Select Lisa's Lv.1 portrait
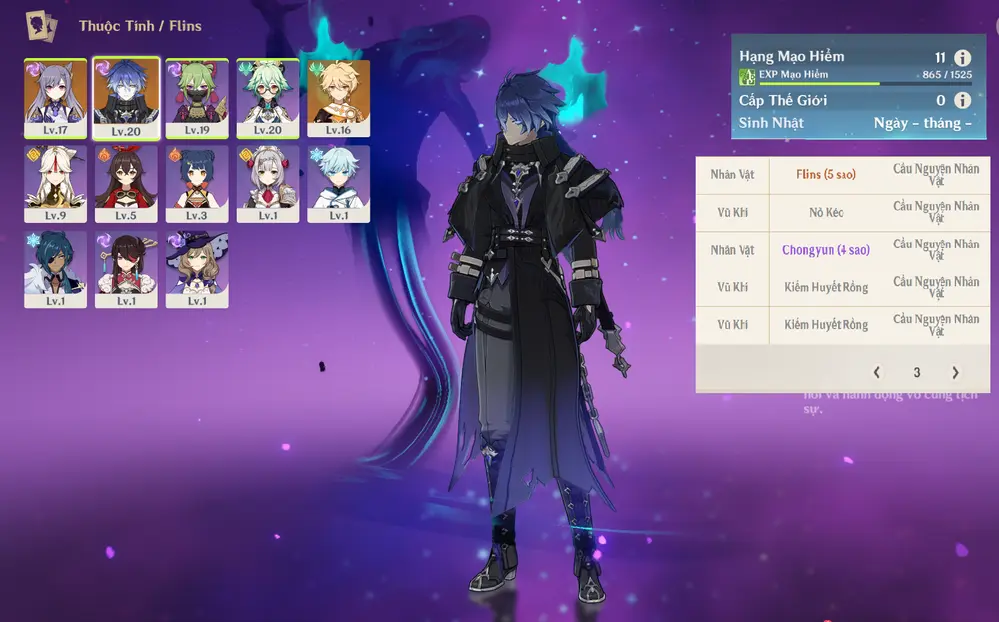The width and height of the screenshot is (999, 622). tap(197, 269)
